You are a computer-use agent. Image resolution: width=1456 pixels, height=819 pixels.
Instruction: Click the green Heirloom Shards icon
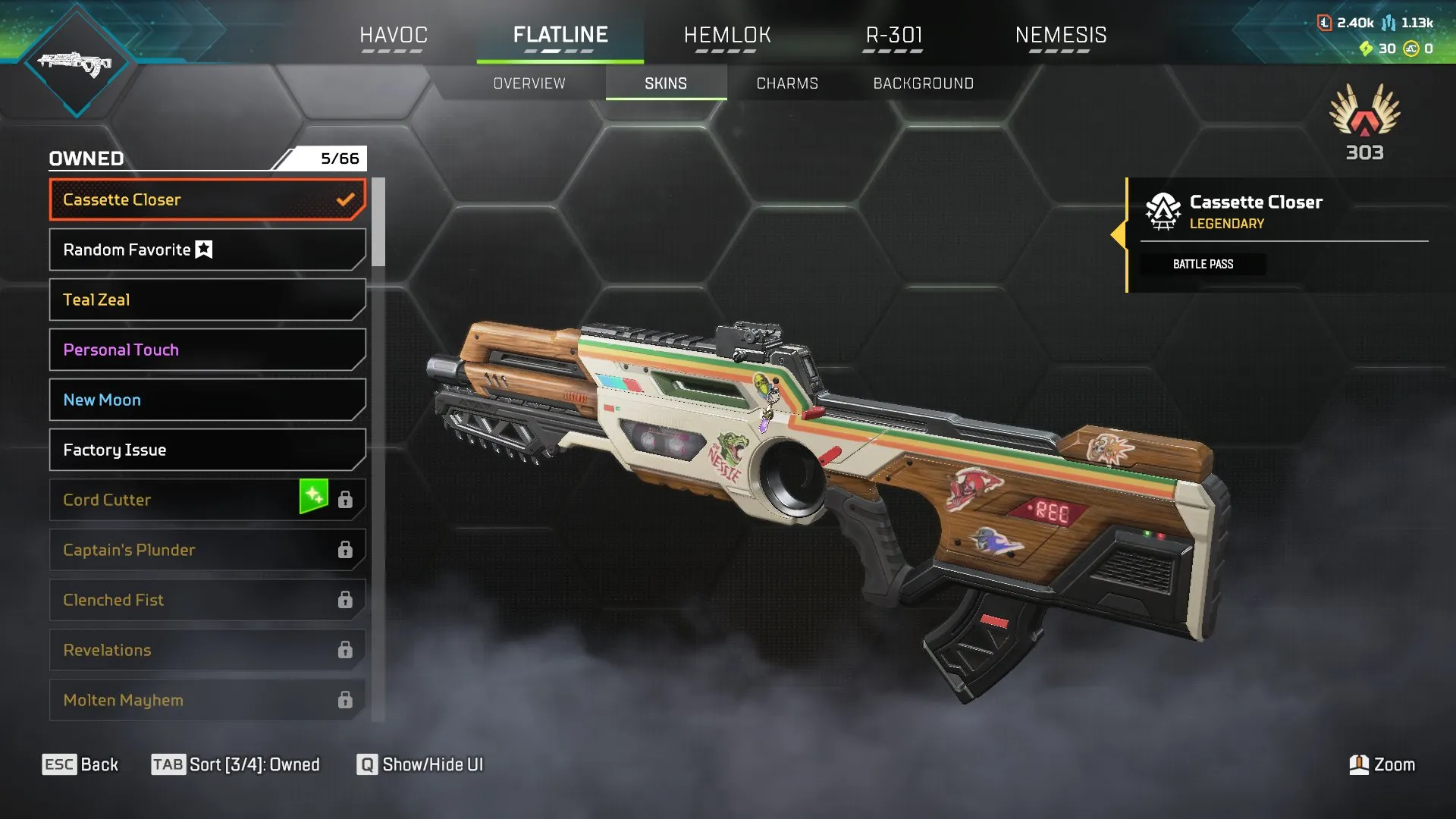(x=1367, y=49)
